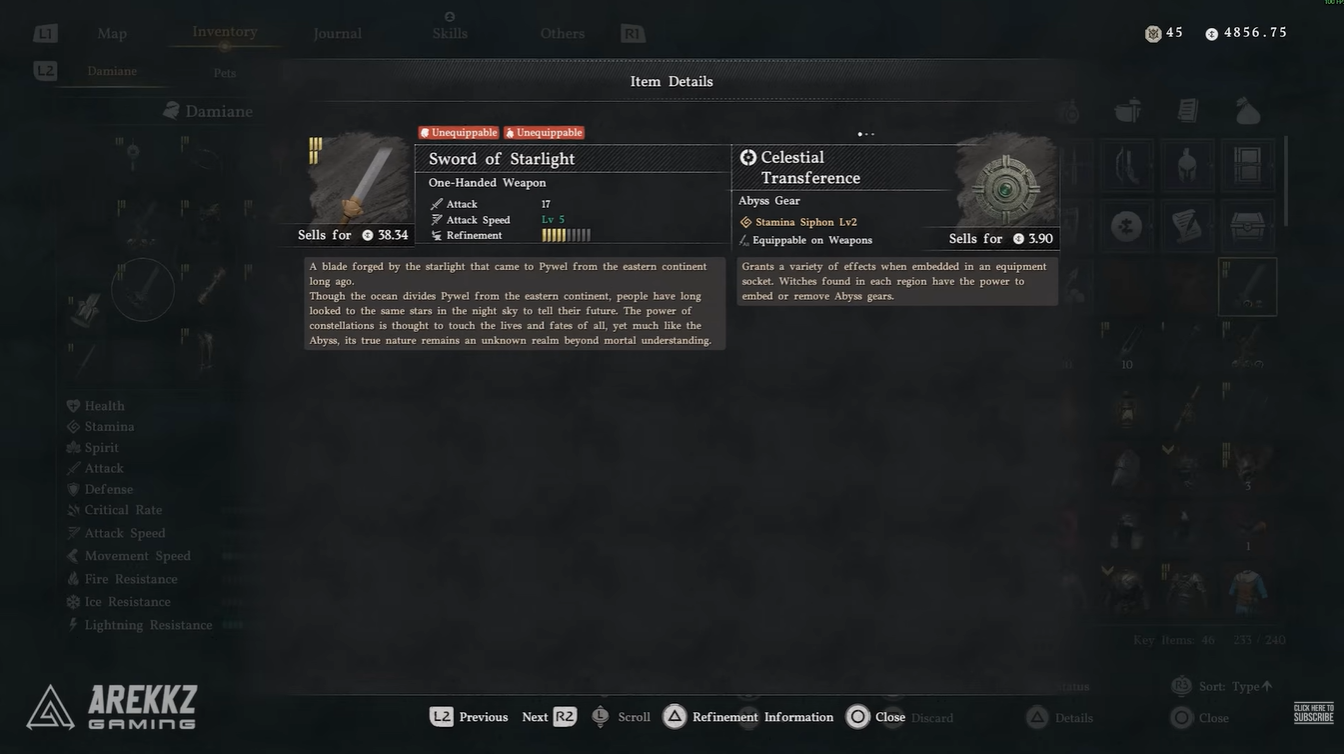This screenshot has width=1344, height=754.
Task: Enable the Stamina Siphon Lv2 effect entry
Action: pyautogui.click(x=806, y=221)
